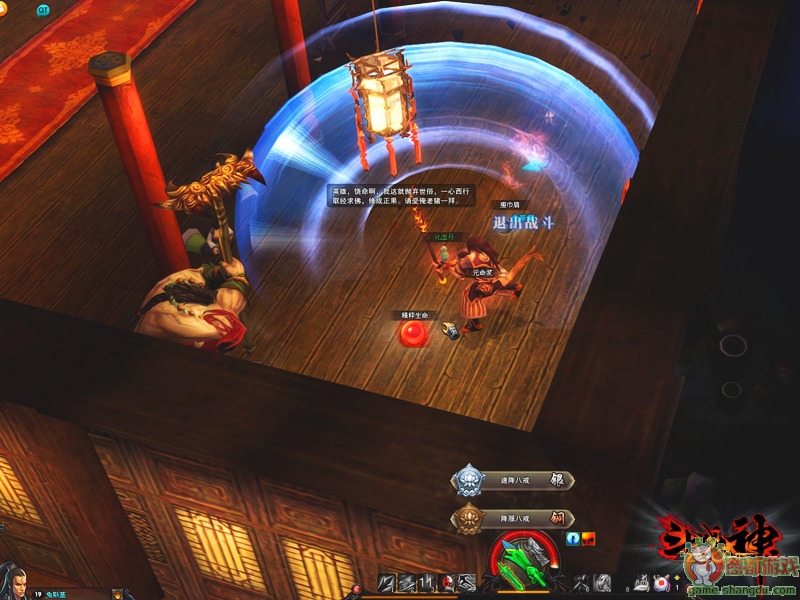Image resolution: width=800 pixels, height=600 pixels.
Task: Activate the dragon swirl skill icon
Action: (x=602, y=583)
